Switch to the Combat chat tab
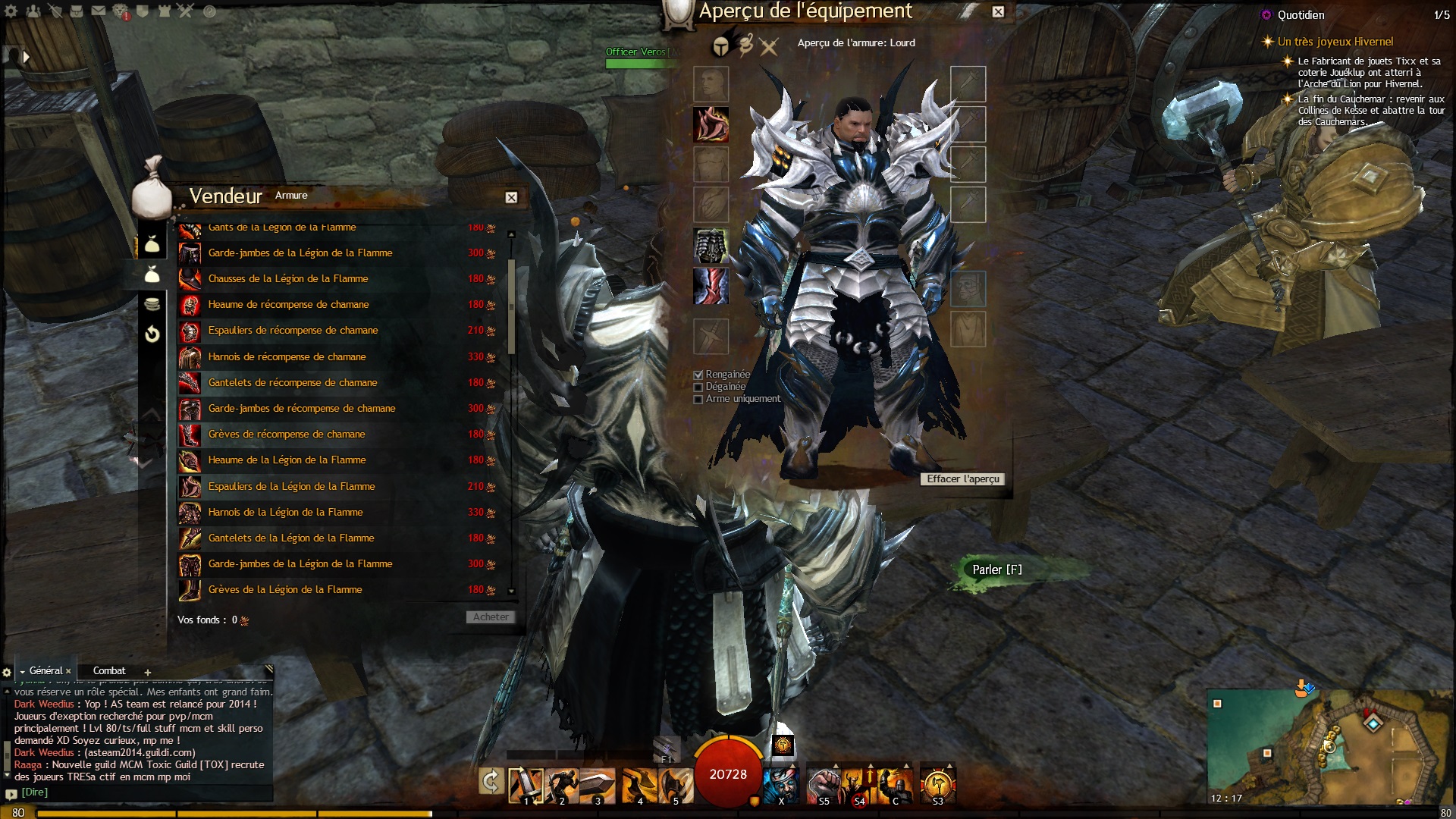The image size is (1456, 819). coord(109,671)
